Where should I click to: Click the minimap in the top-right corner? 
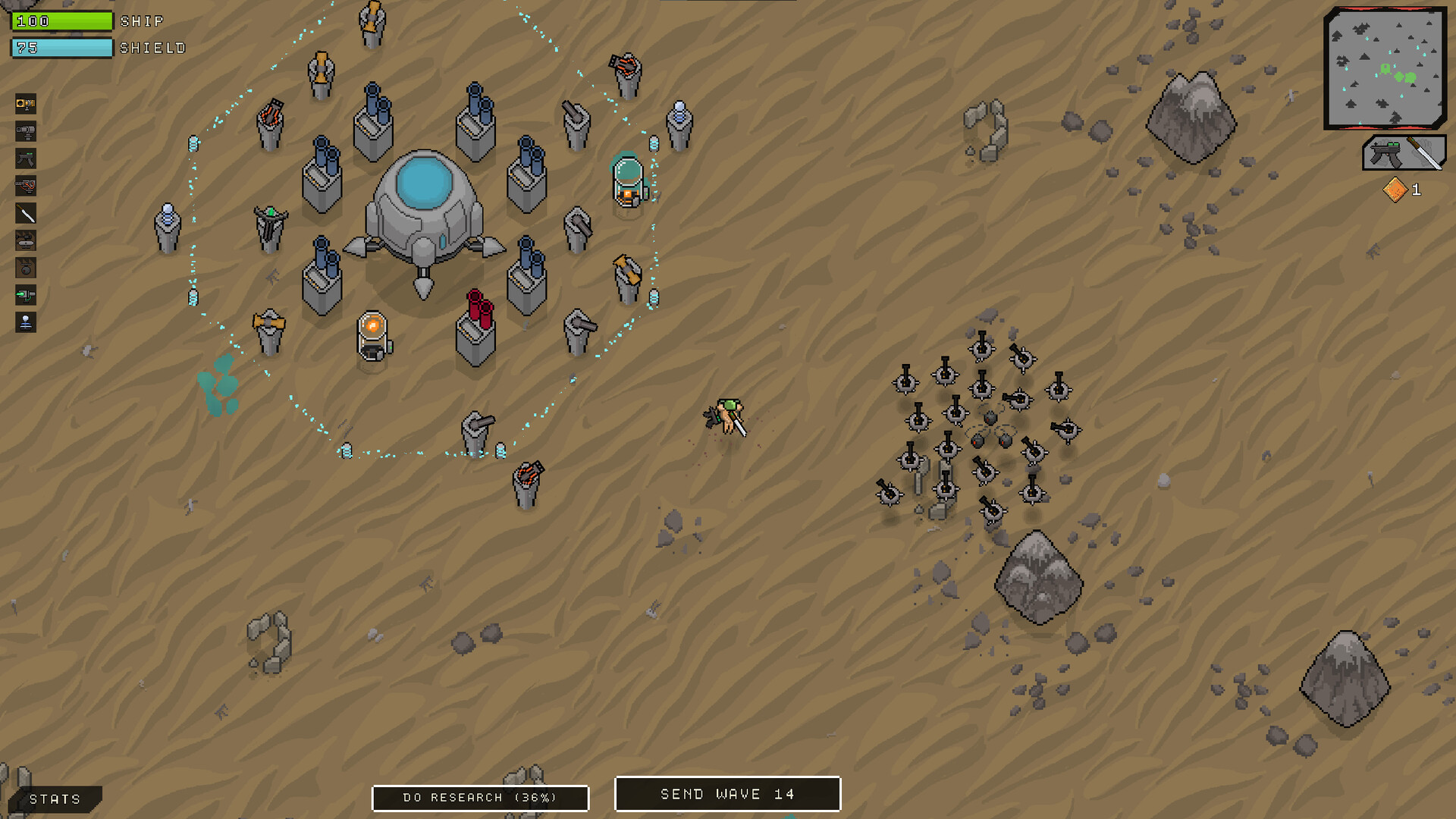[x=1385, y=68]
